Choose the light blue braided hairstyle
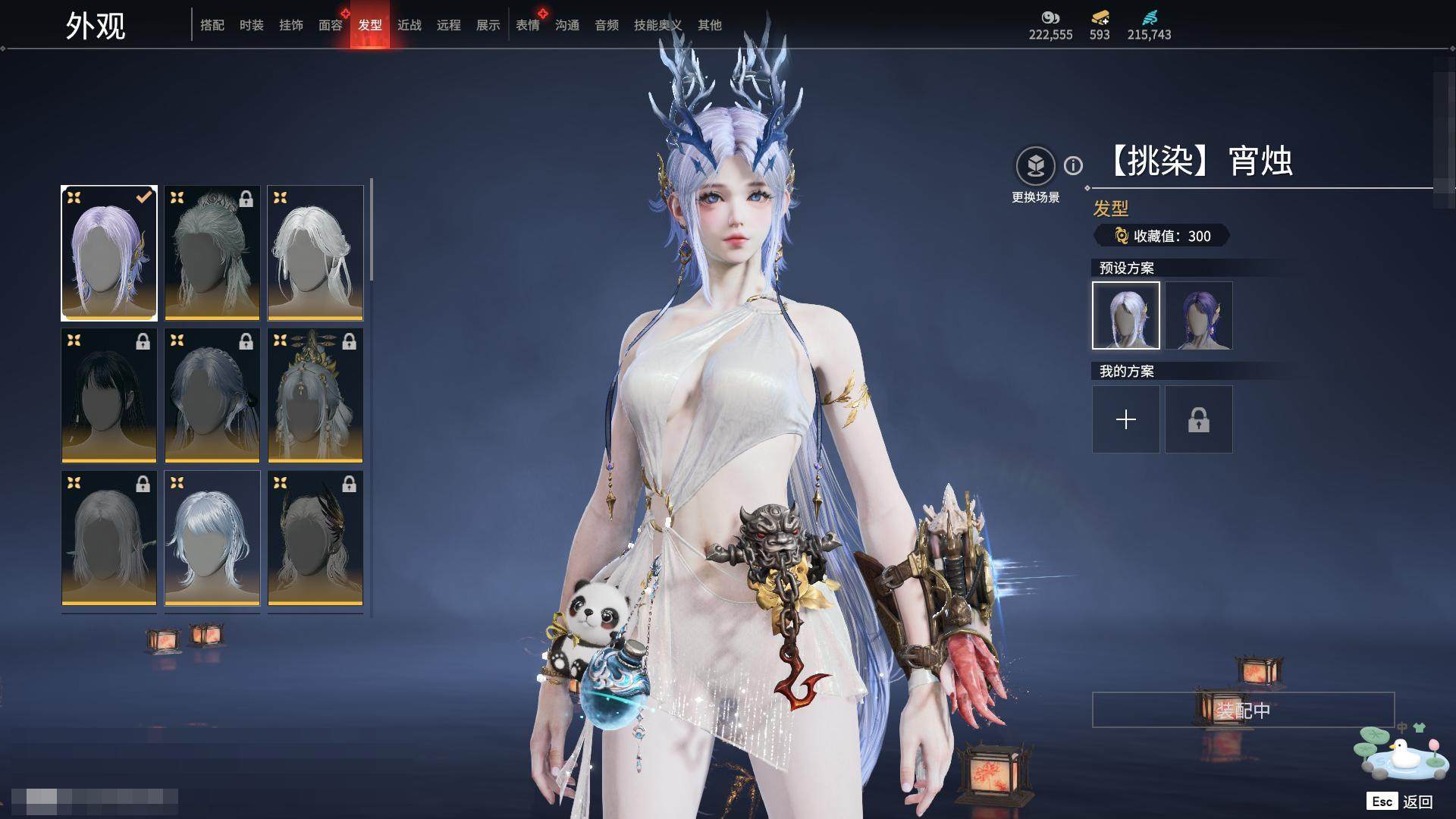The width and height of the screenshot is (1456, 819). click(212, 538)
